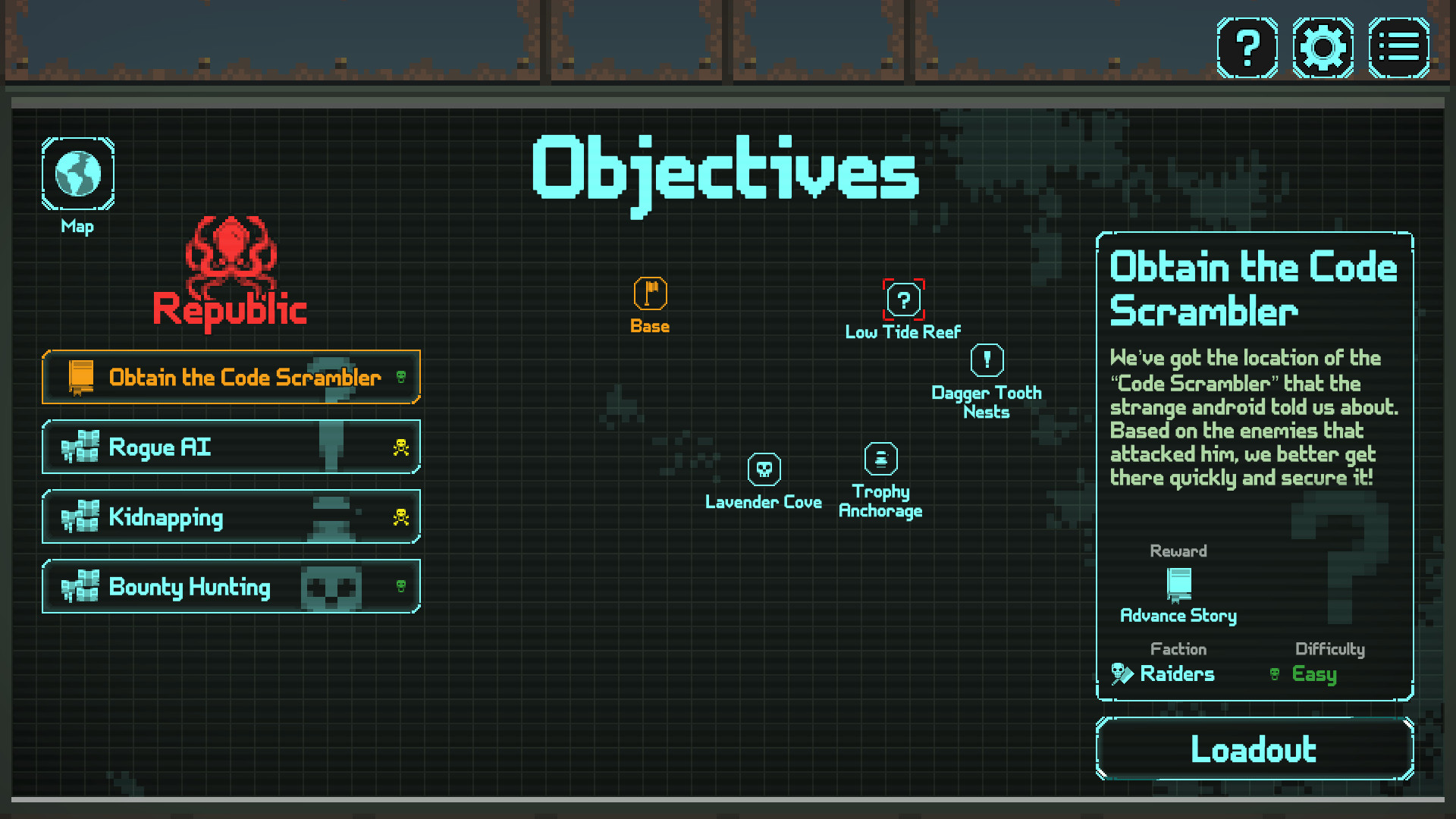Open the settings gear menu
The height and width of the screenshot is (819, 1456).
click(x=1323, y=47)
